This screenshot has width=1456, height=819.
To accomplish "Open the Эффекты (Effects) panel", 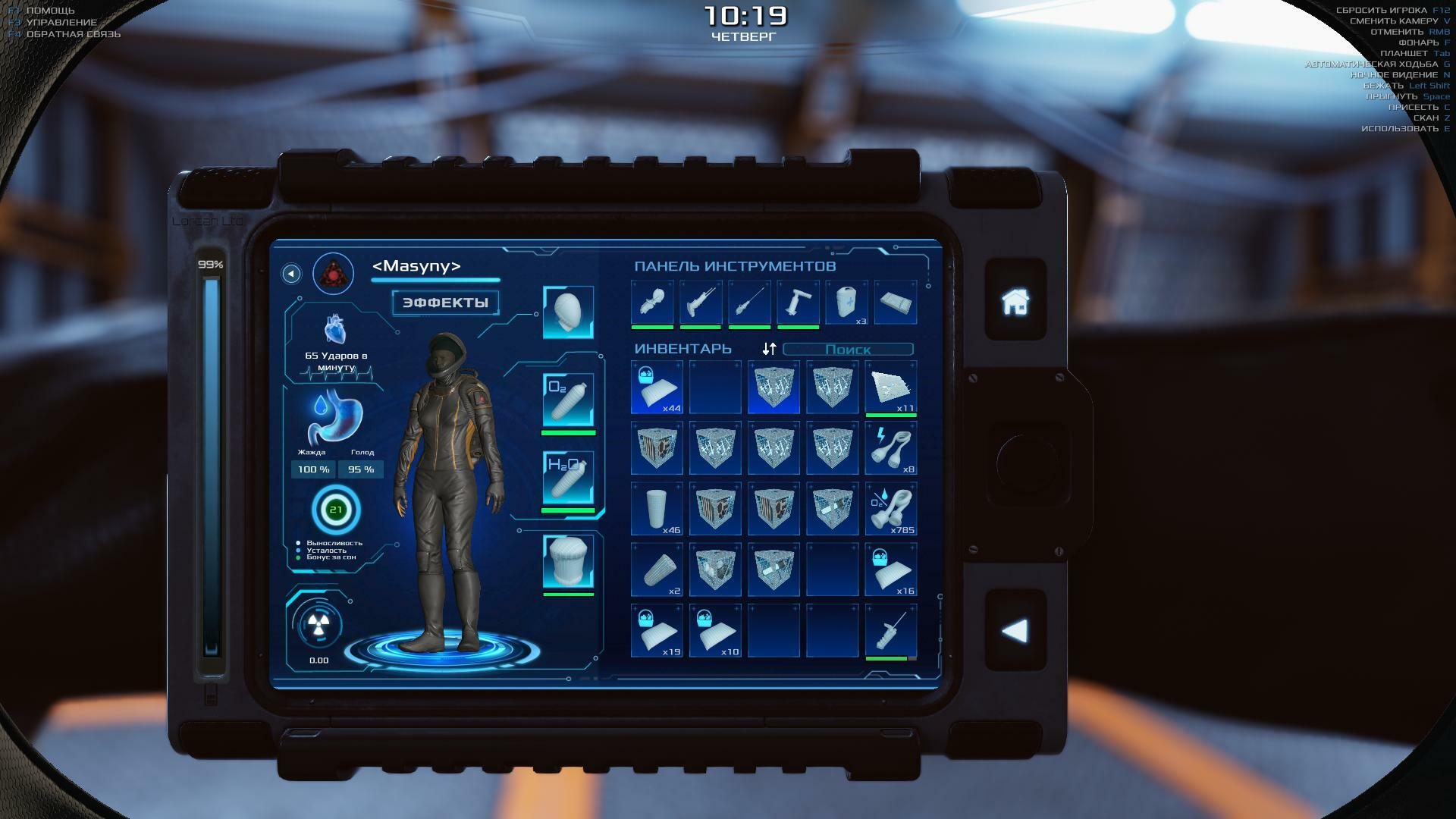I will (445, 303).
